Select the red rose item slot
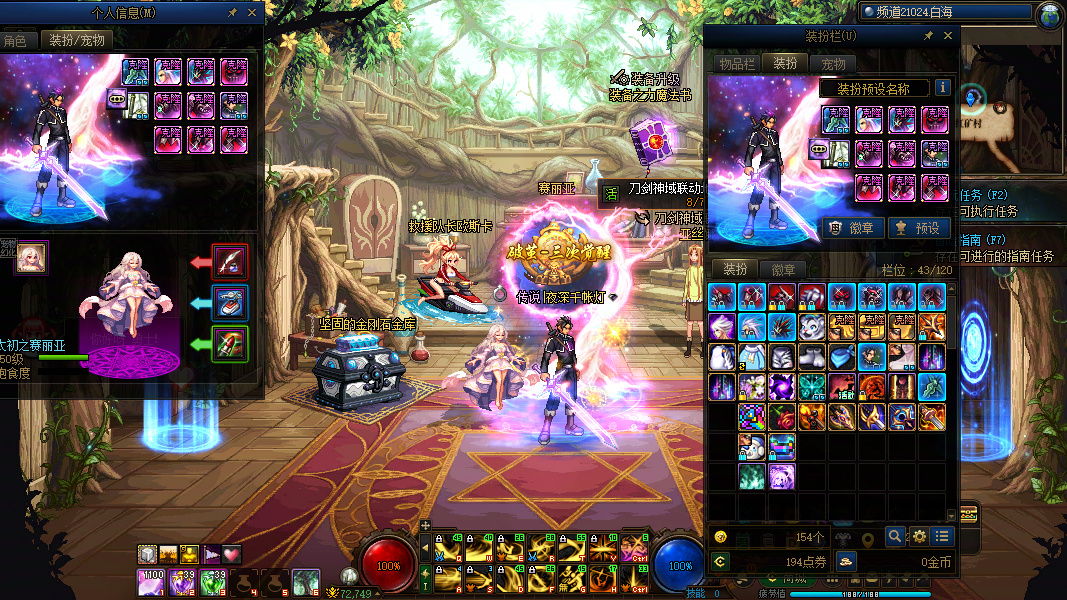This screenshot has width=1067, height=600. pyautogui.click(x=782, y=417)
